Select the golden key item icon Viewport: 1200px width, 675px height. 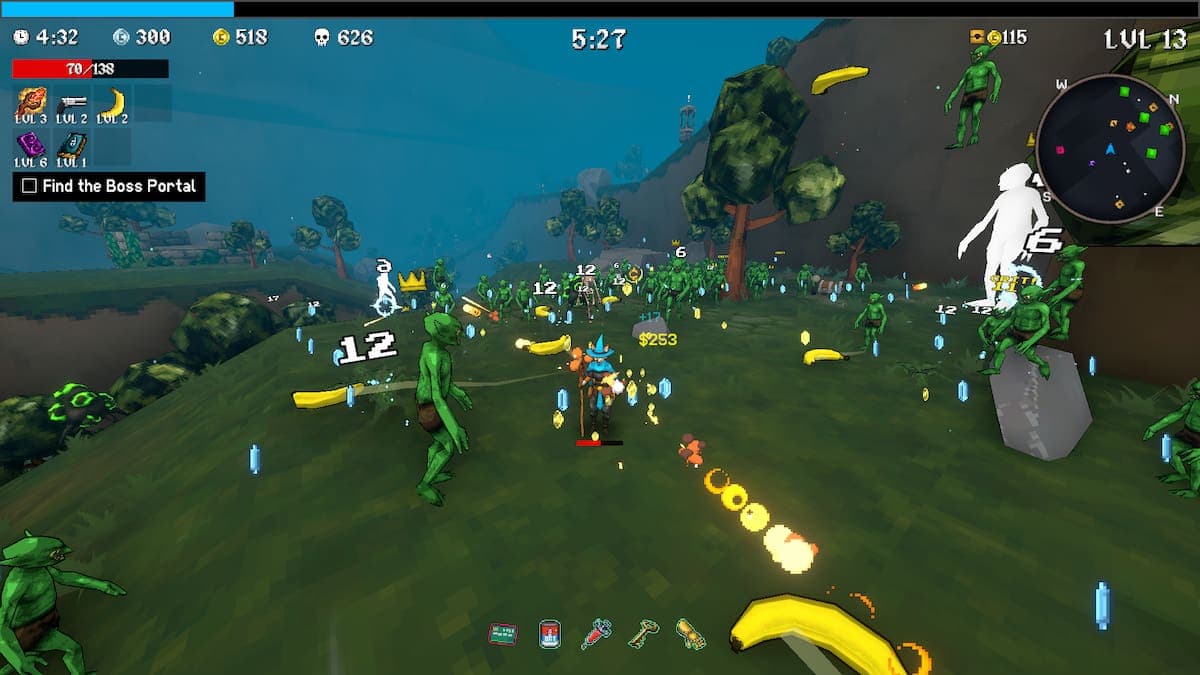[x=643, y=633]
